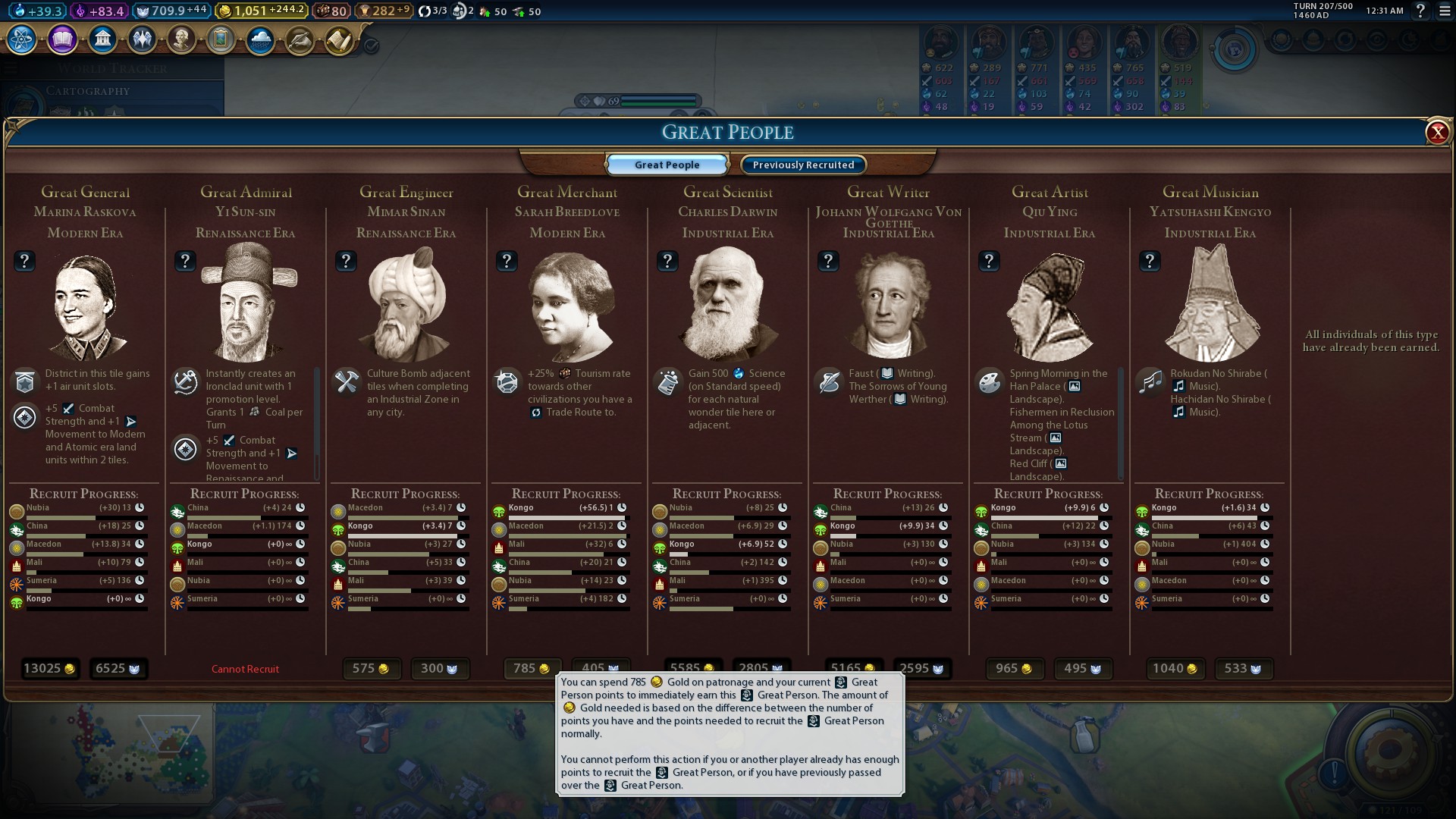Open the civics tree button
Screen dimensions: 1456x819
point(62,39)
